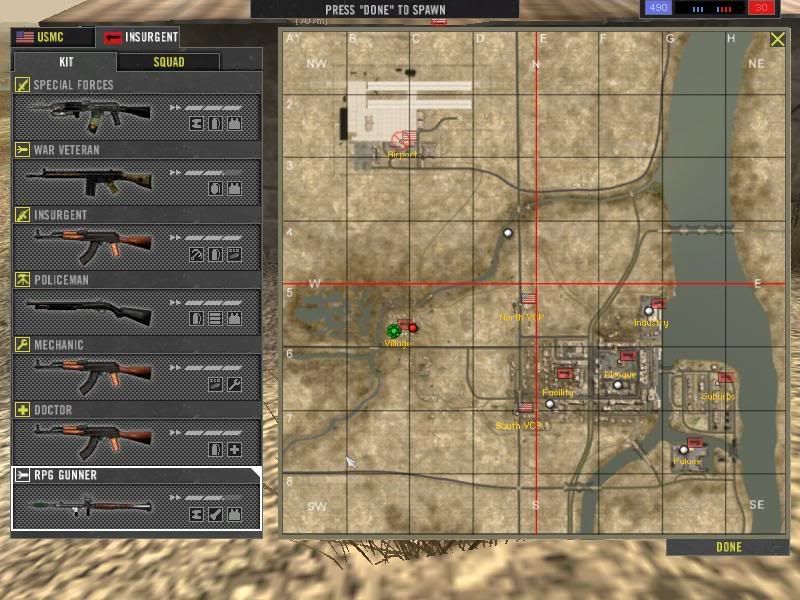Click the Suburbs control point flag
Screen dimensions: 800x600
coord(725,378)
